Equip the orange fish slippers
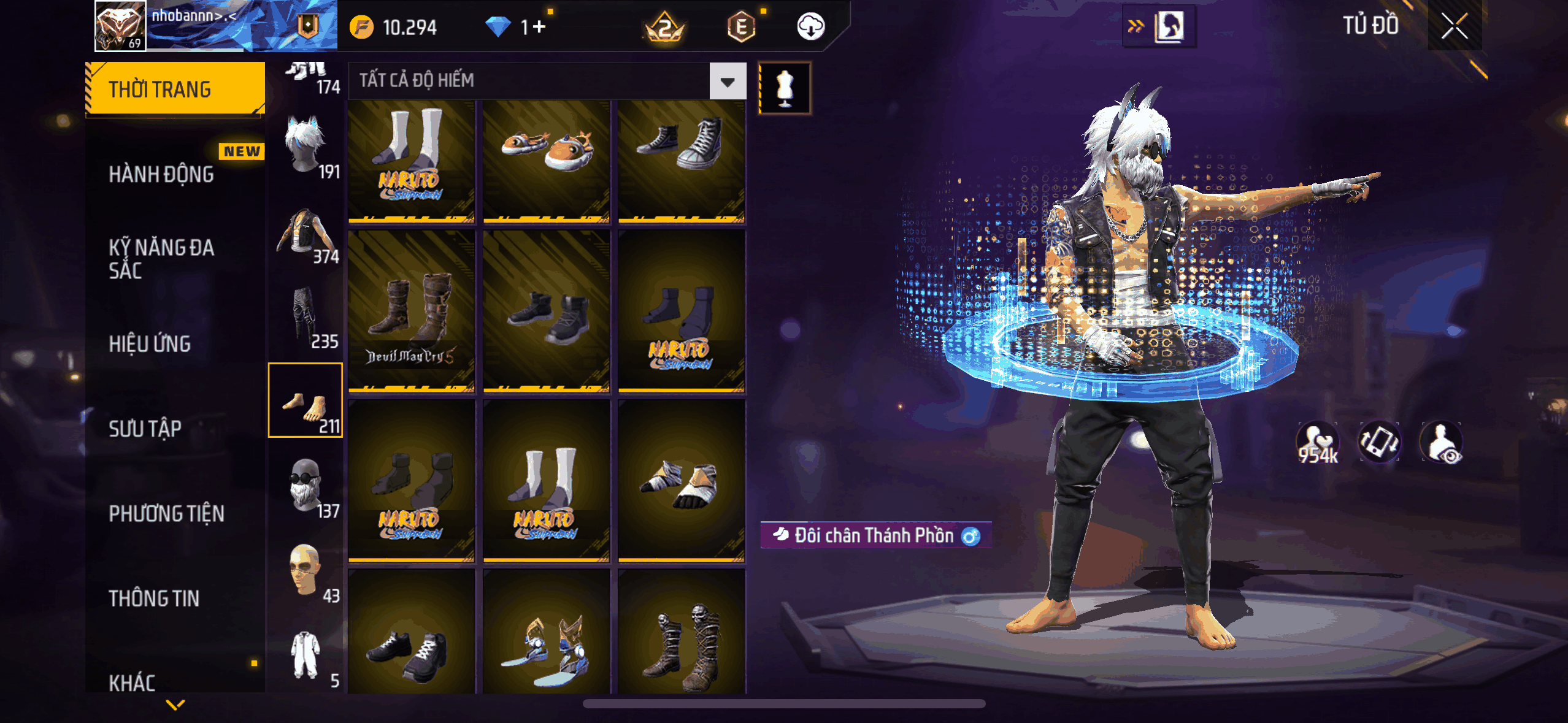Image resolution: width=1568 pixels, height=723 pixels. pos(546,161)
